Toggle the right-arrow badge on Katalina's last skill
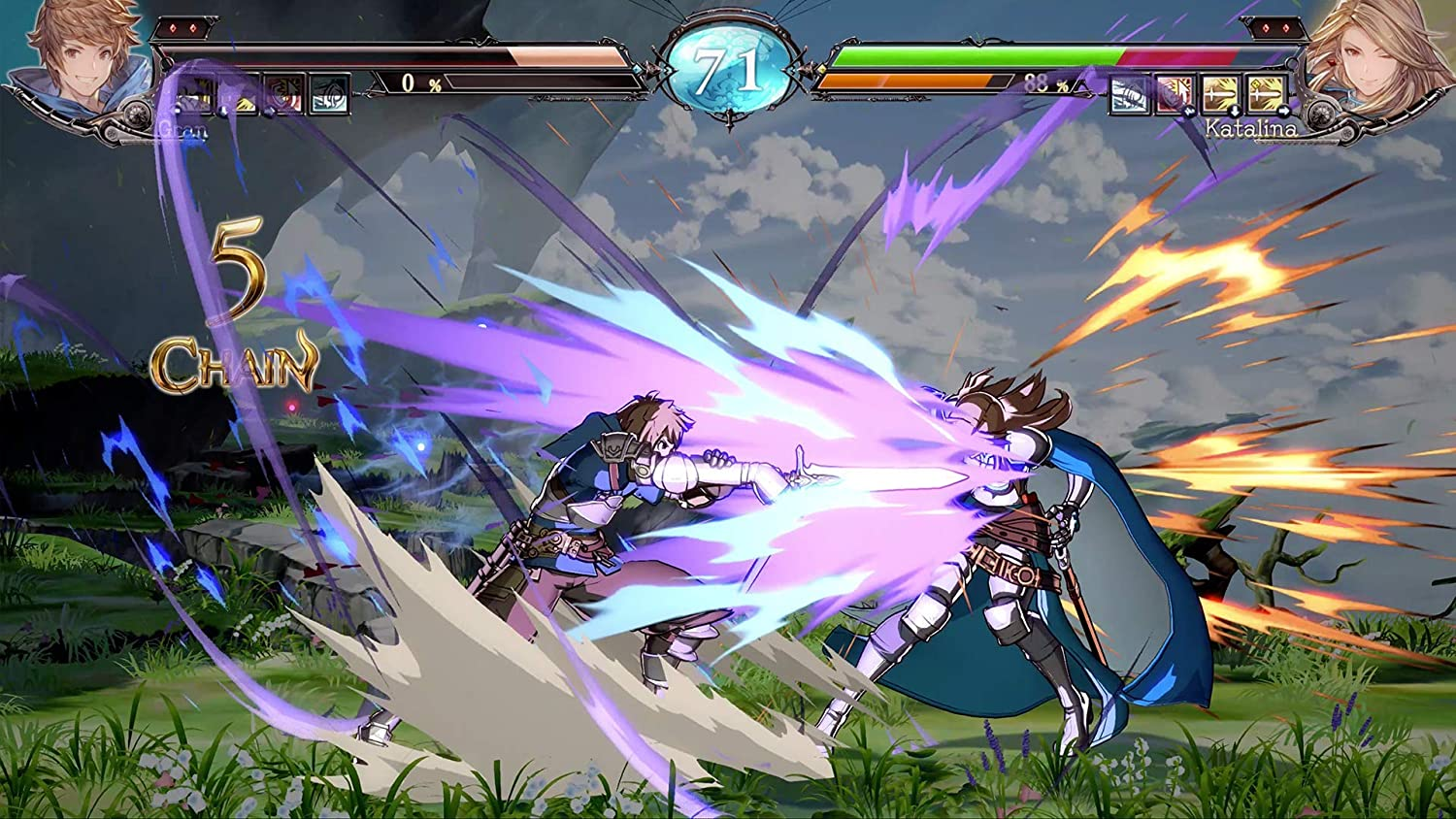The width and height of the screenshot is (1456, 819). [x=1283, y=110]
